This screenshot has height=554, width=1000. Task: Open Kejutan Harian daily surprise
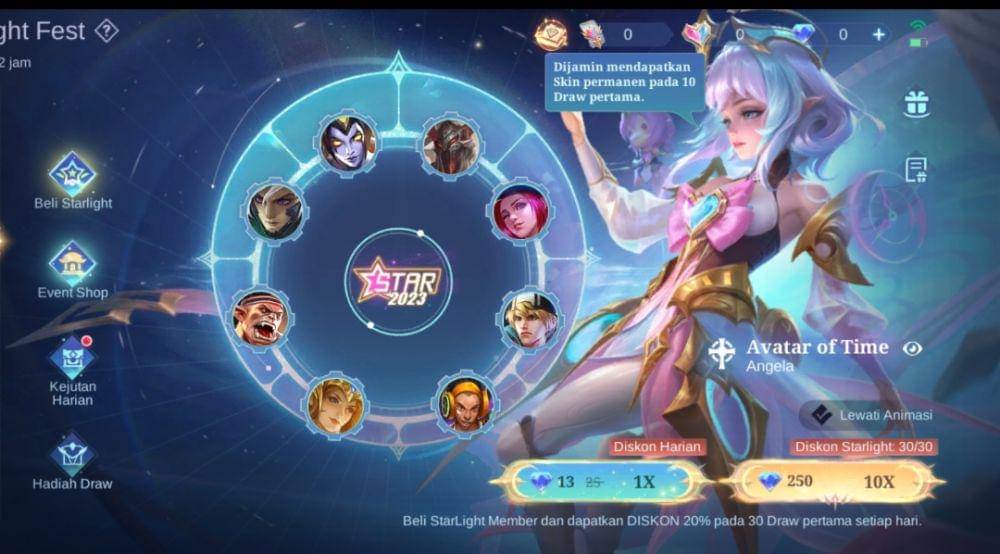72,358
